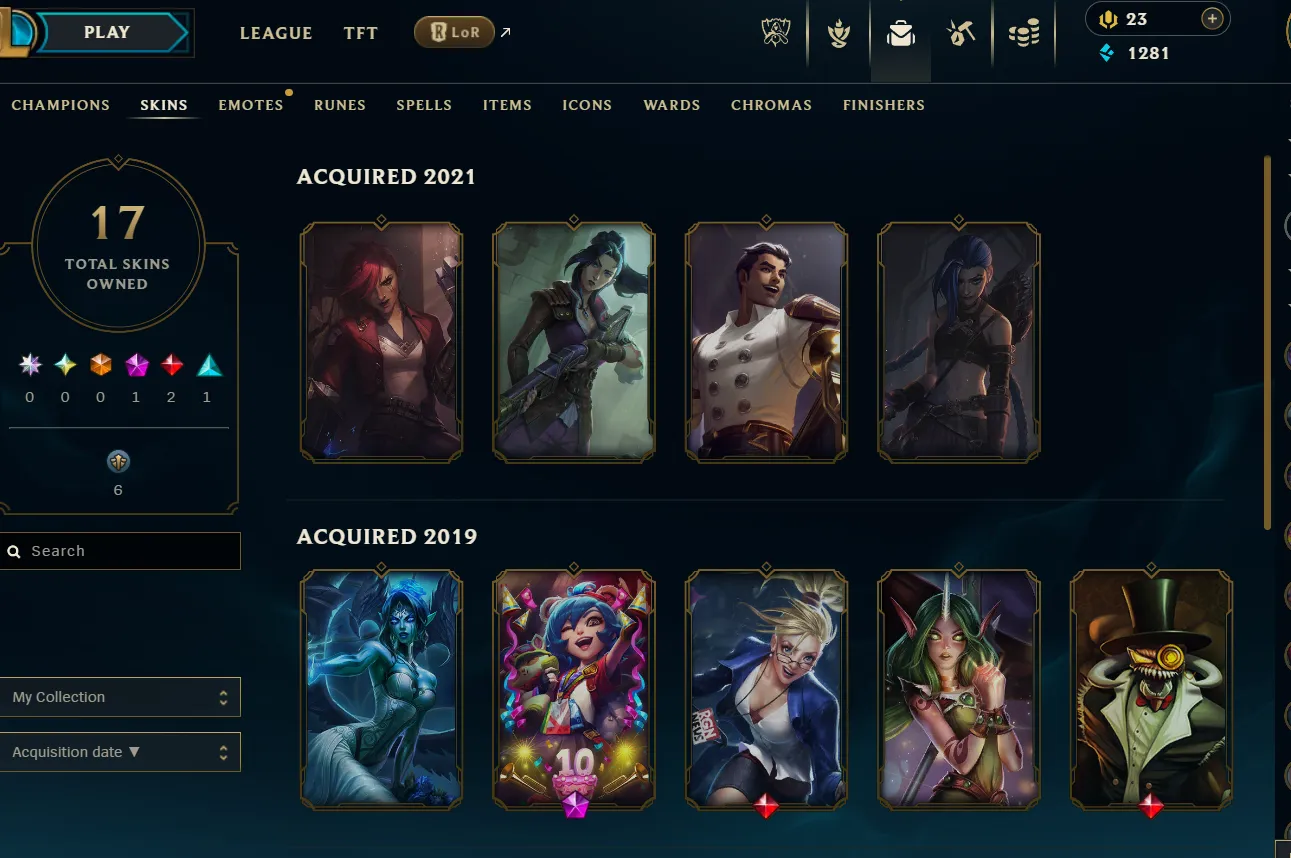Click the magenta mythic gem rarity icon

tap(135, 364)
